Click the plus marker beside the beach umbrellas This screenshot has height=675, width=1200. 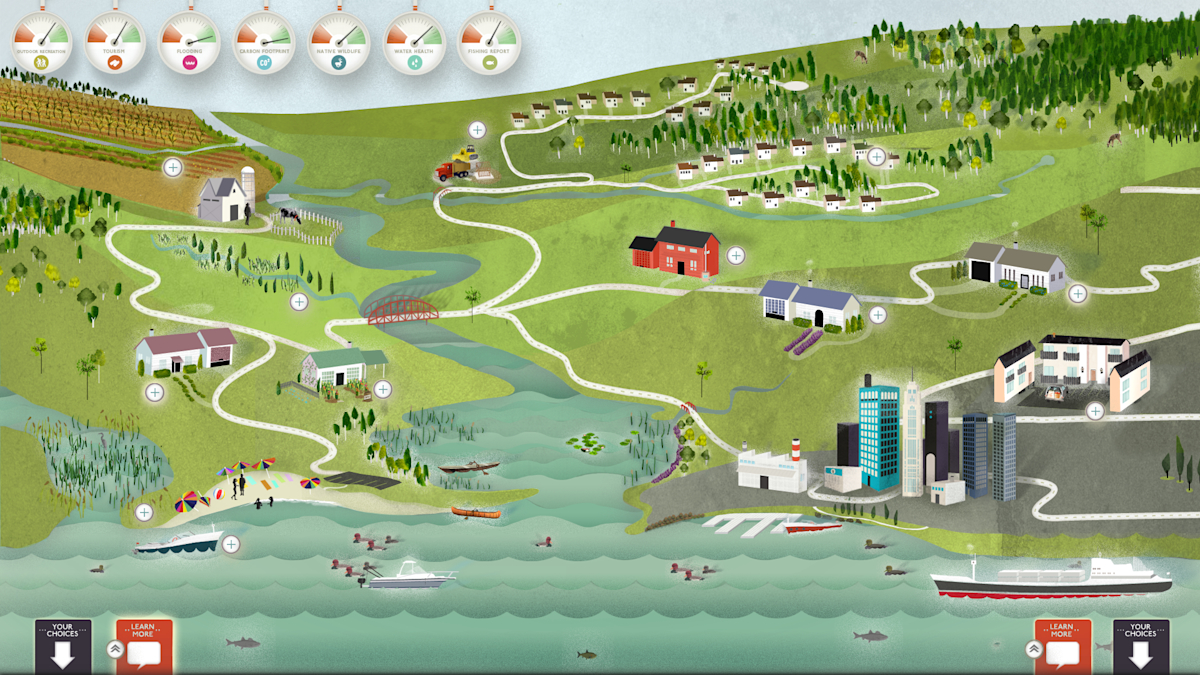[144, 512]
